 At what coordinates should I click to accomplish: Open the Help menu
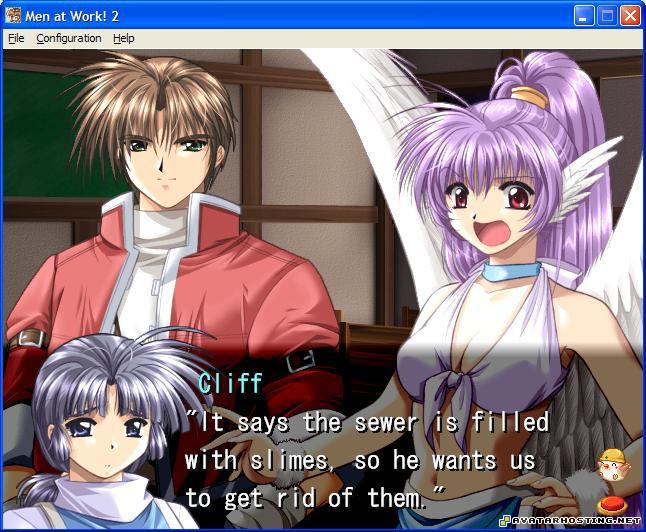[123, 38]
